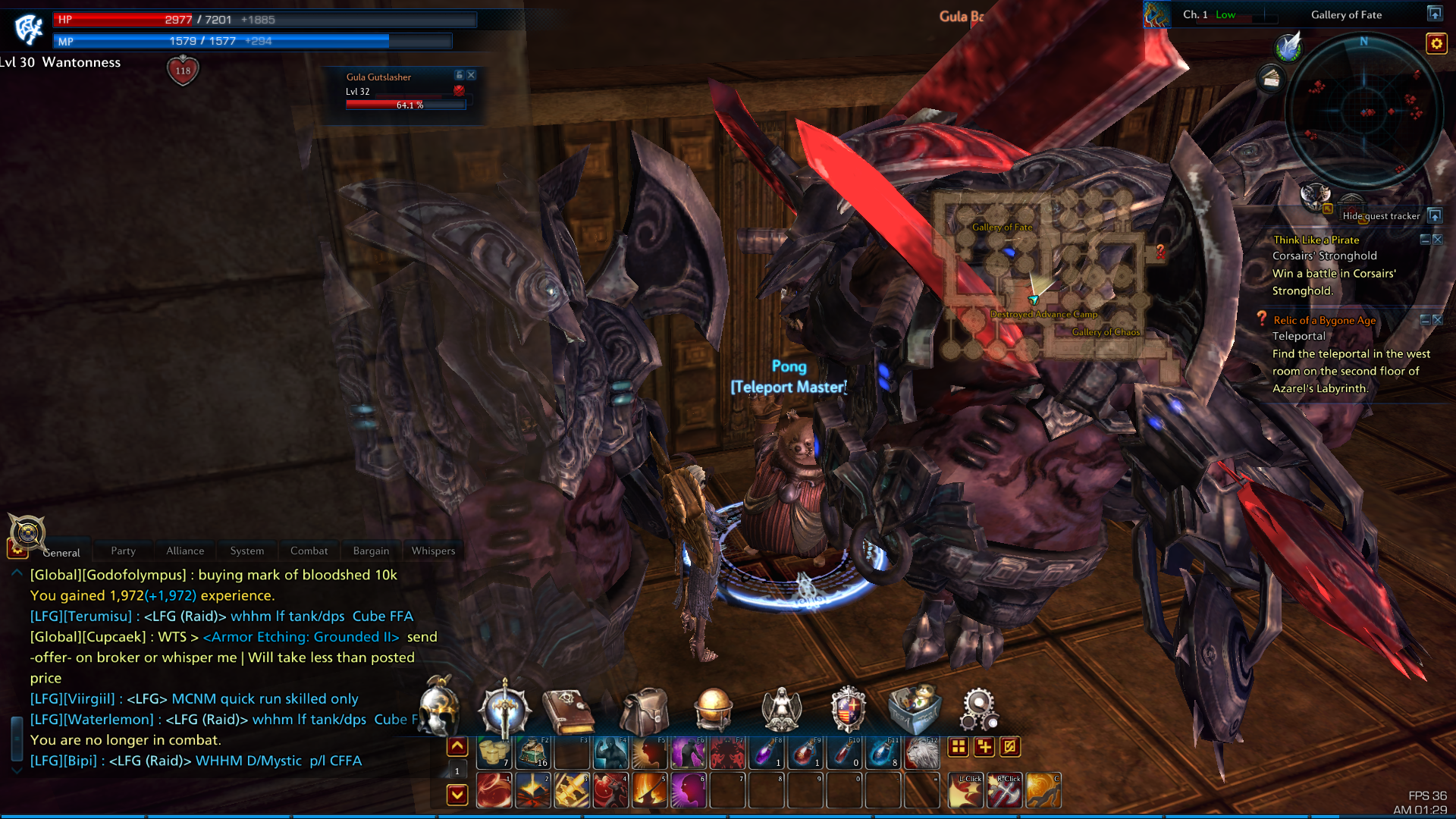
Task: Click the hotbar page up arrow
Action: 457,747
